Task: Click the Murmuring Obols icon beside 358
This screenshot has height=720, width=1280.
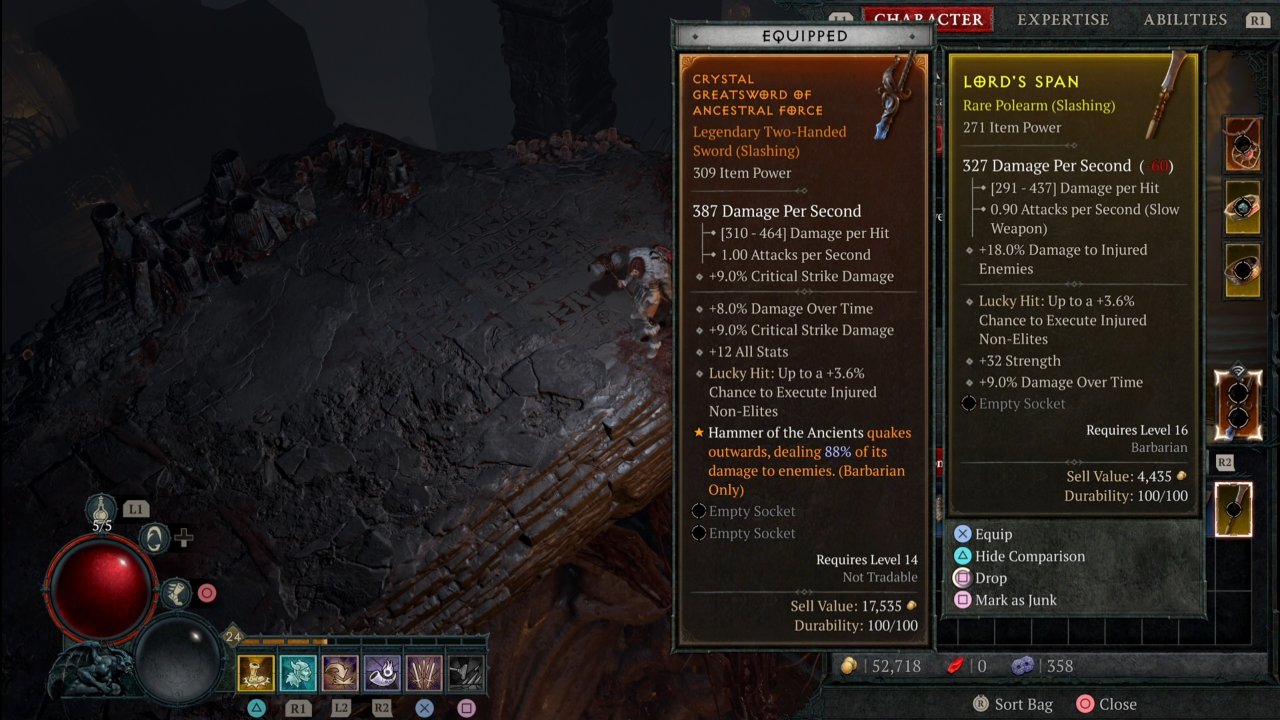Action: pyautogui.click(x=1023, y=665)
